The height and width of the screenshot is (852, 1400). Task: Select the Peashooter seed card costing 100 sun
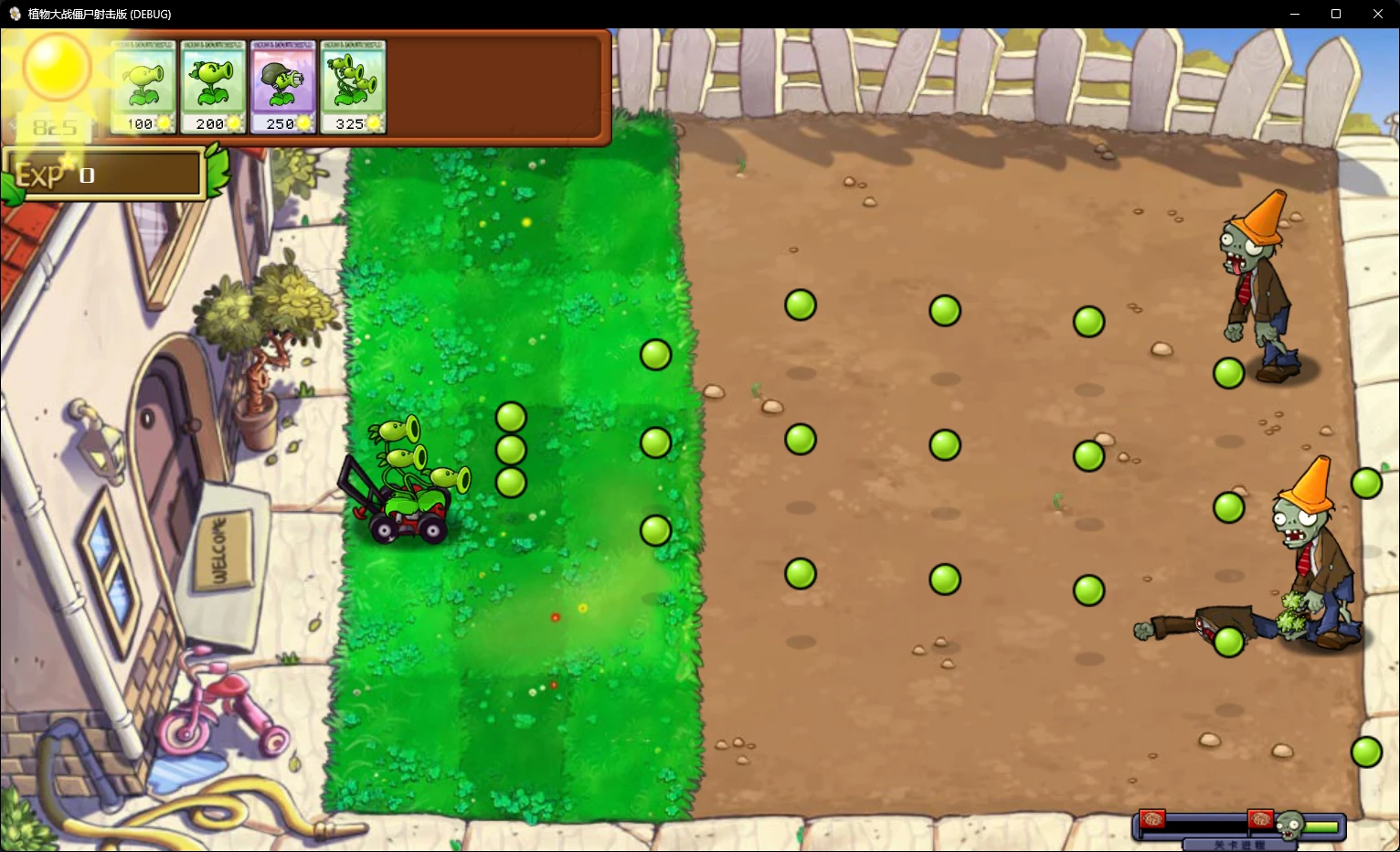(143, 85)
